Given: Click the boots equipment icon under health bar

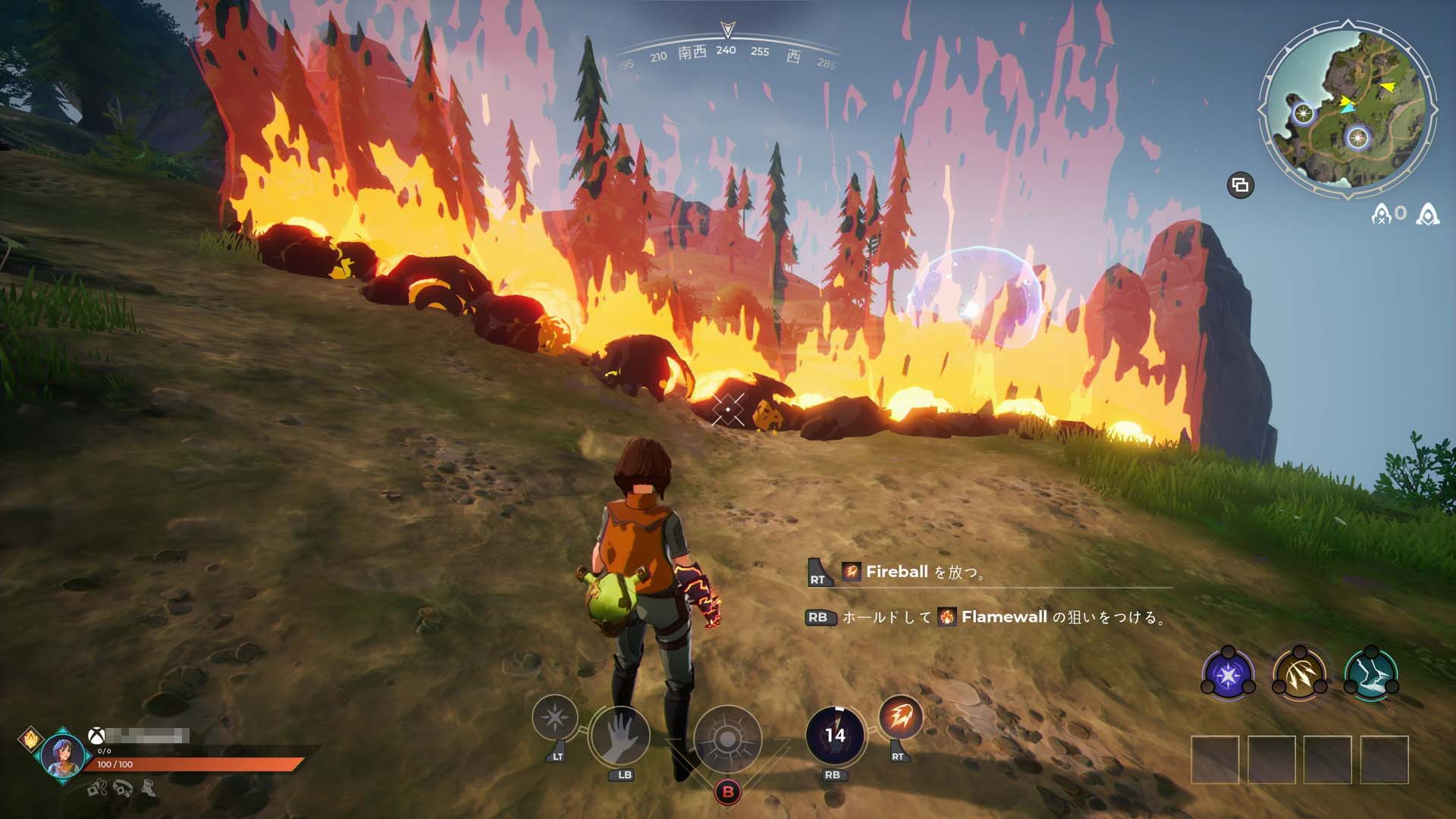Looking at the screenshot, I should point(149,789).
